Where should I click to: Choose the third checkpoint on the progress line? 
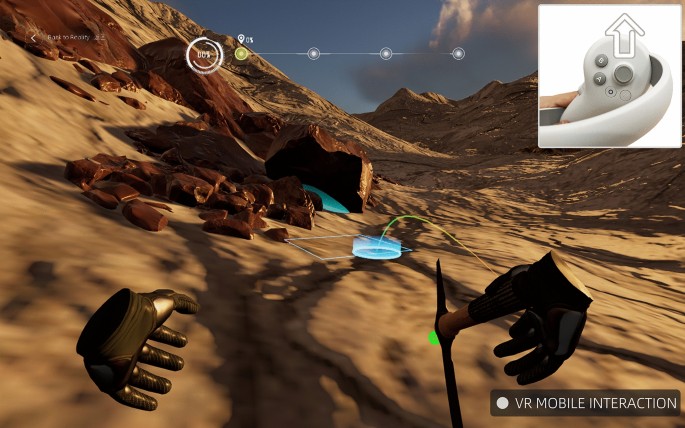click(x=386, y=54)
